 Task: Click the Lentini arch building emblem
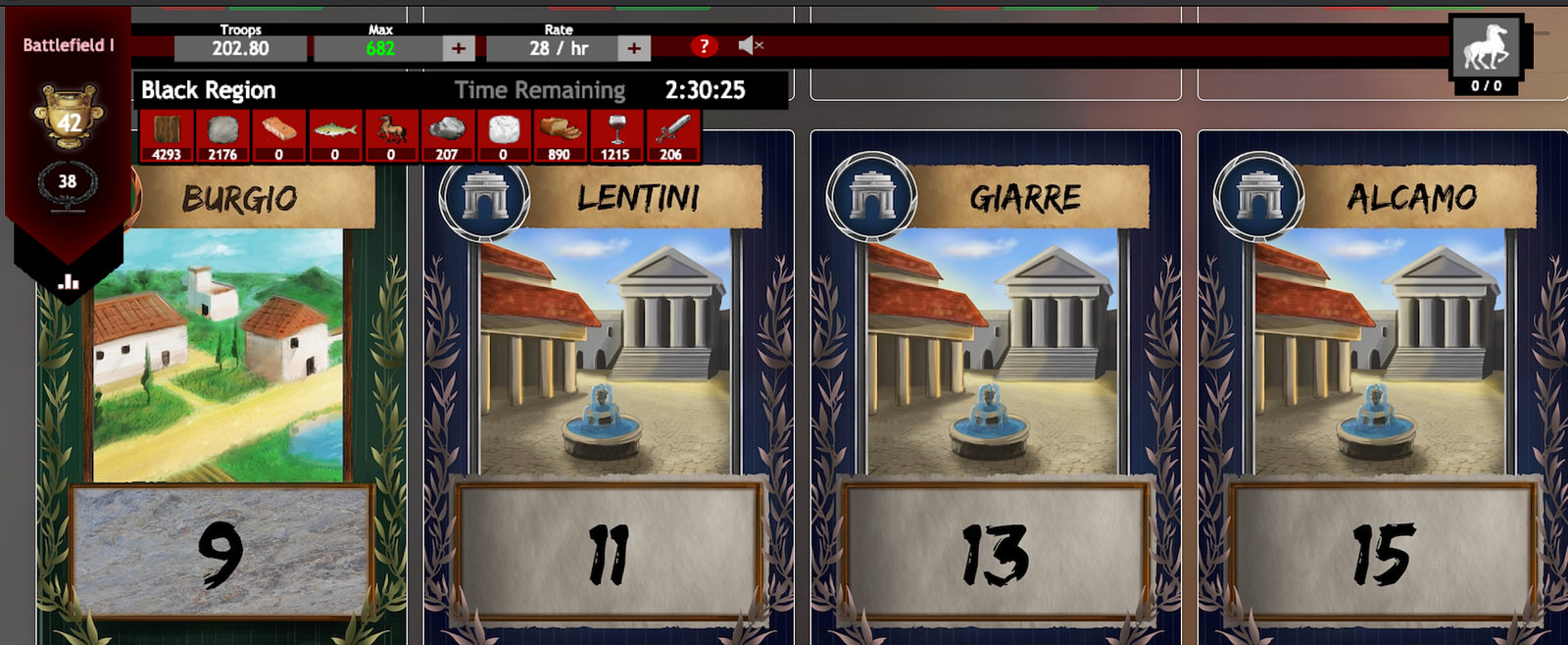coord(484,197)
